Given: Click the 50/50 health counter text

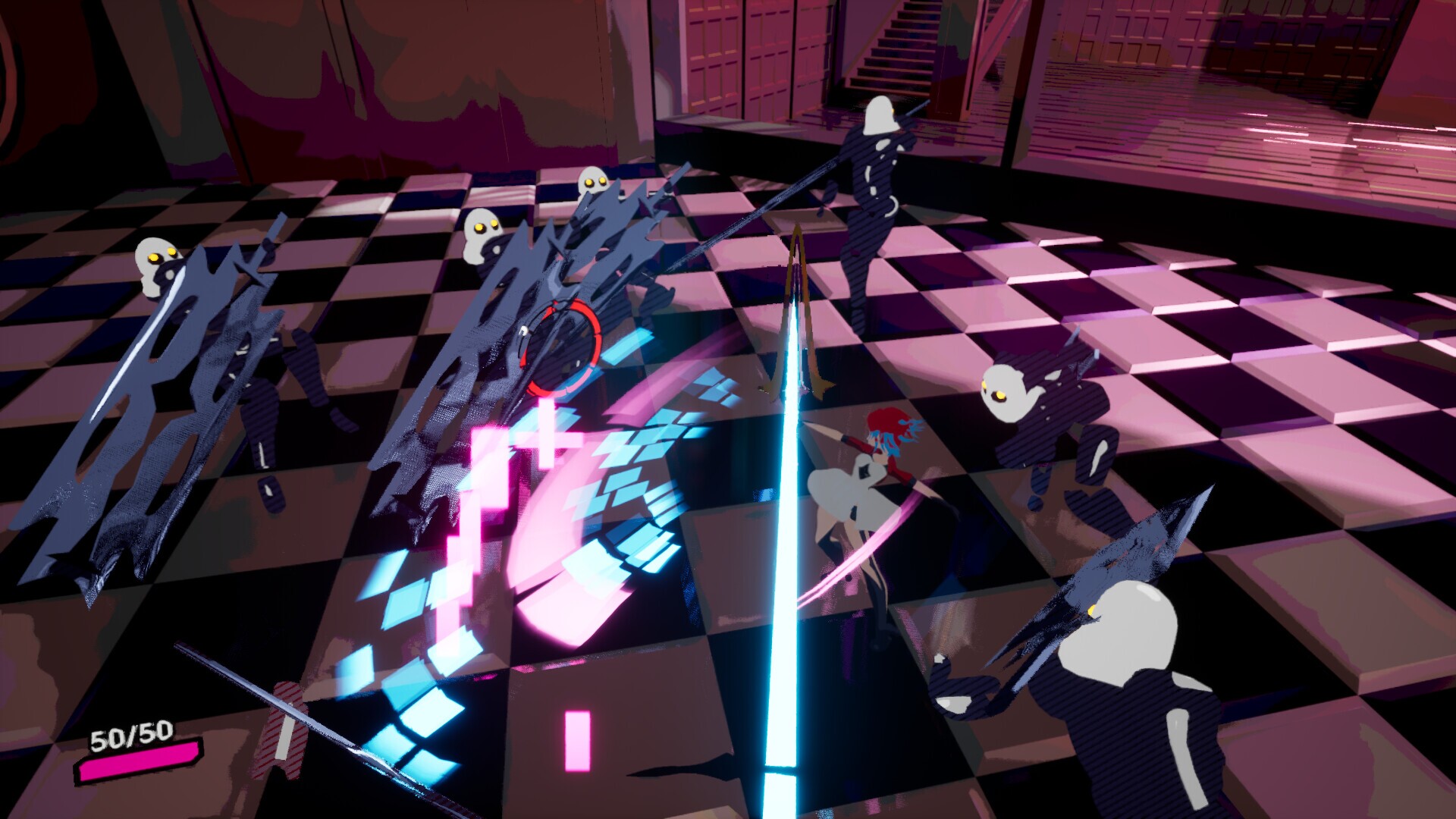Looking at the screenshot, I should coord(130,734).
